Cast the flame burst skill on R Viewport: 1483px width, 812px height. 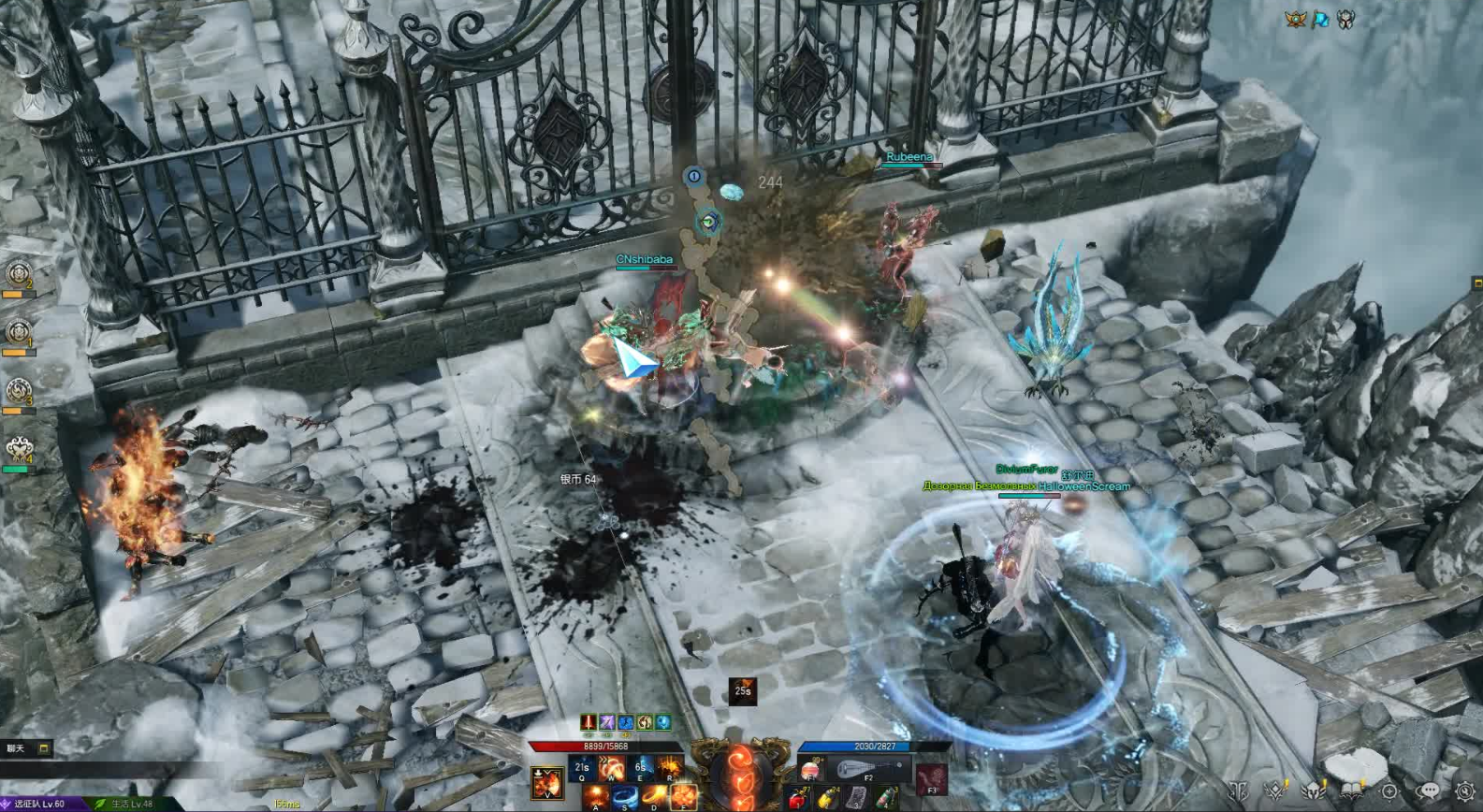[670, 769]
